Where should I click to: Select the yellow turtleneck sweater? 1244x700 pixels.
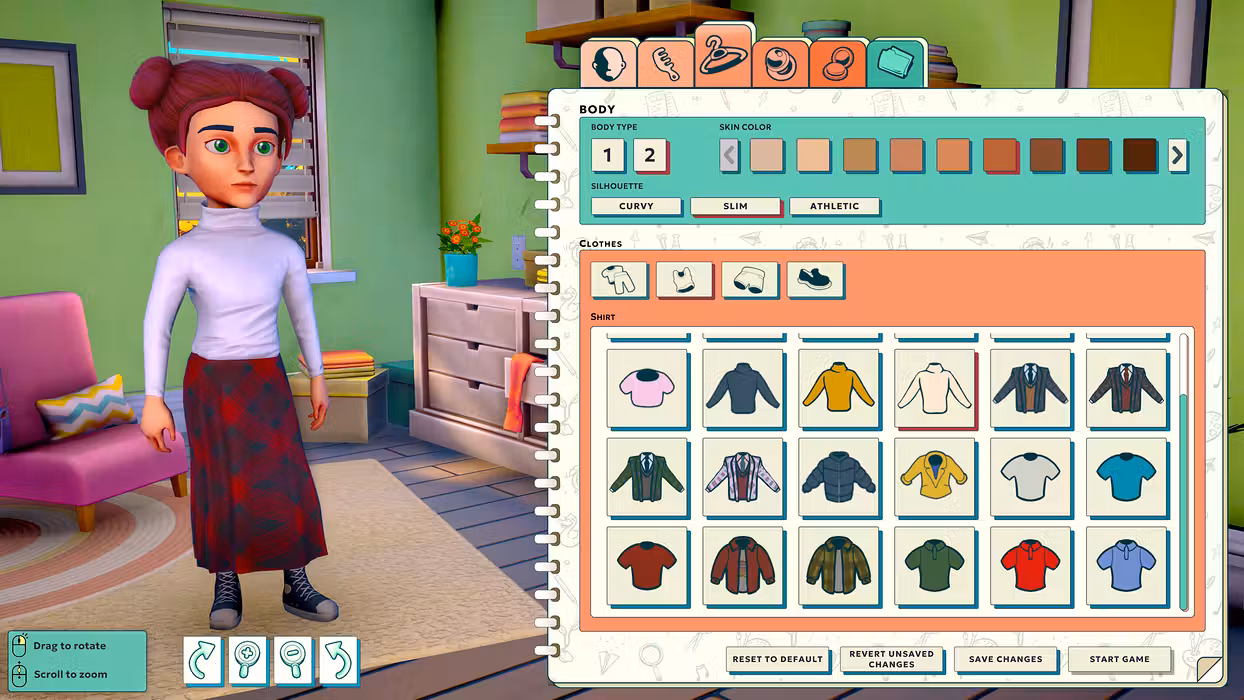tap(839, 388)
